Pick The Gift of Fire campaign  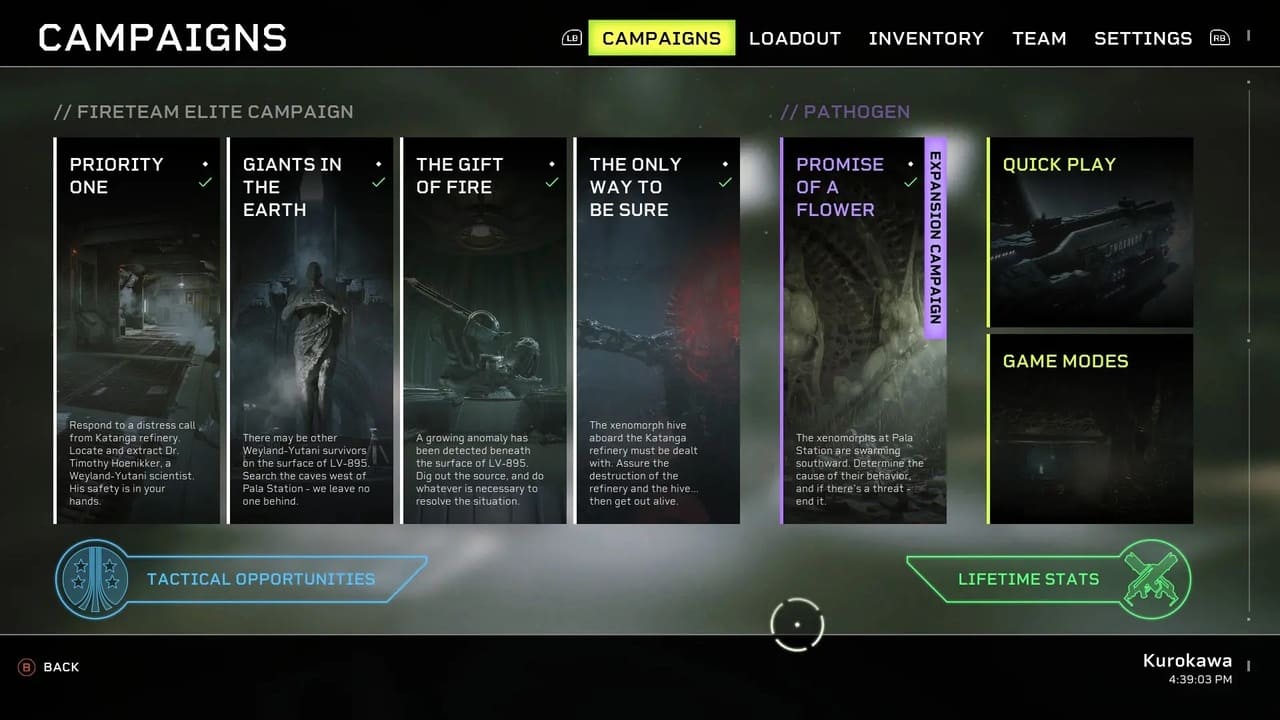[484, 330]
